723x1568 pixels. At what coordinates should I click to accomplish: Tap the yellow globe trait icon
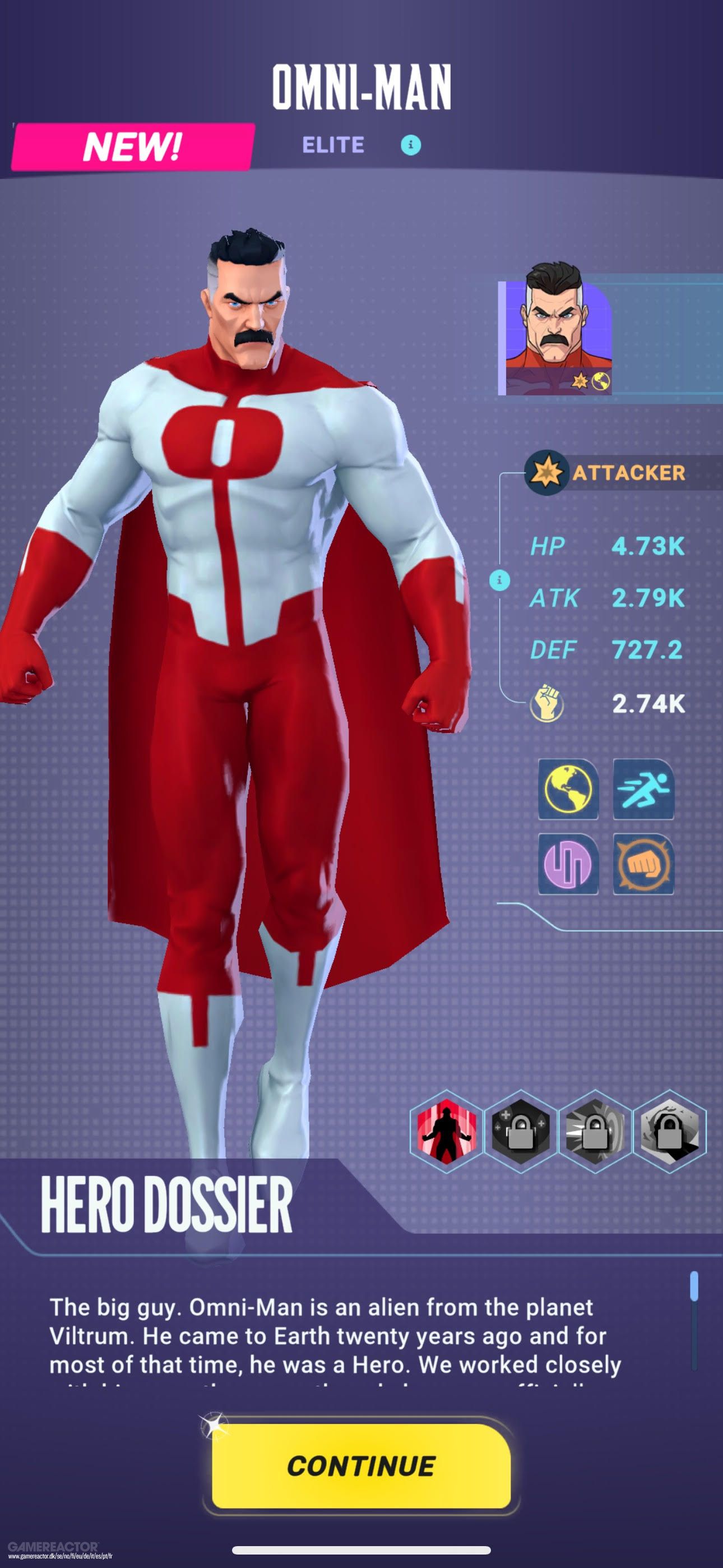568,790
